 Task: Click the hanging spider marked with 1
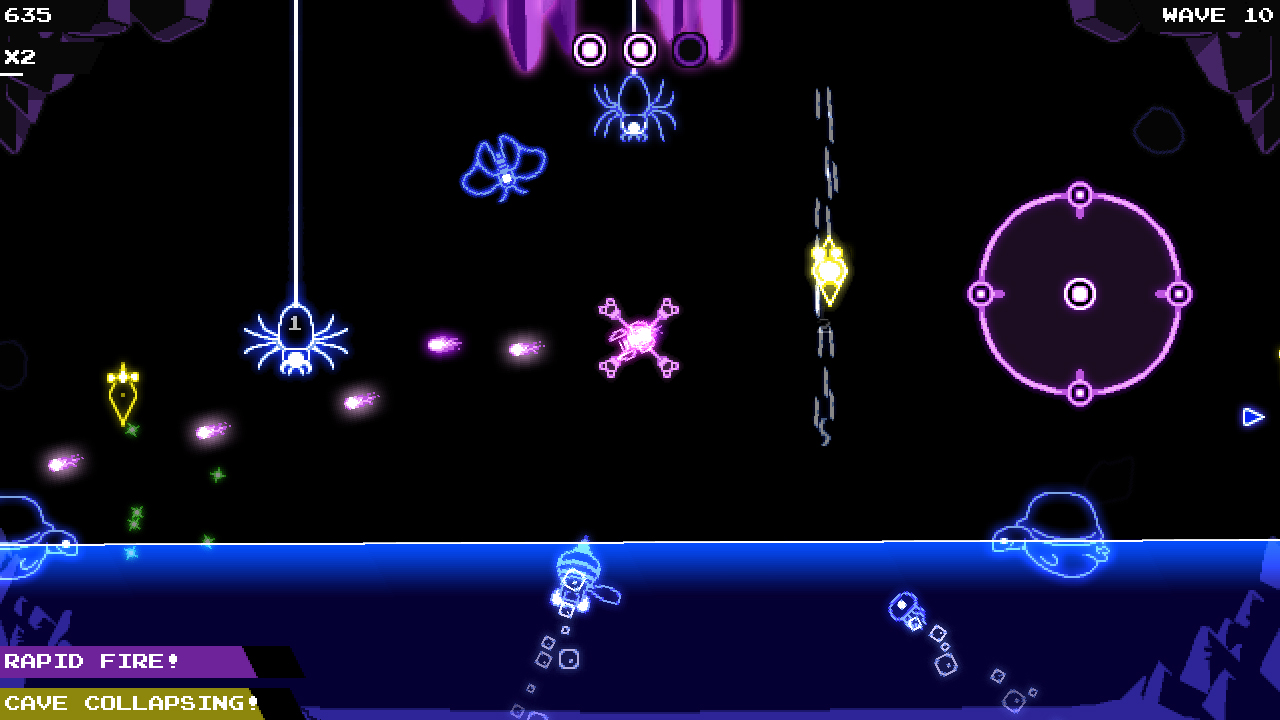(294, 340)
